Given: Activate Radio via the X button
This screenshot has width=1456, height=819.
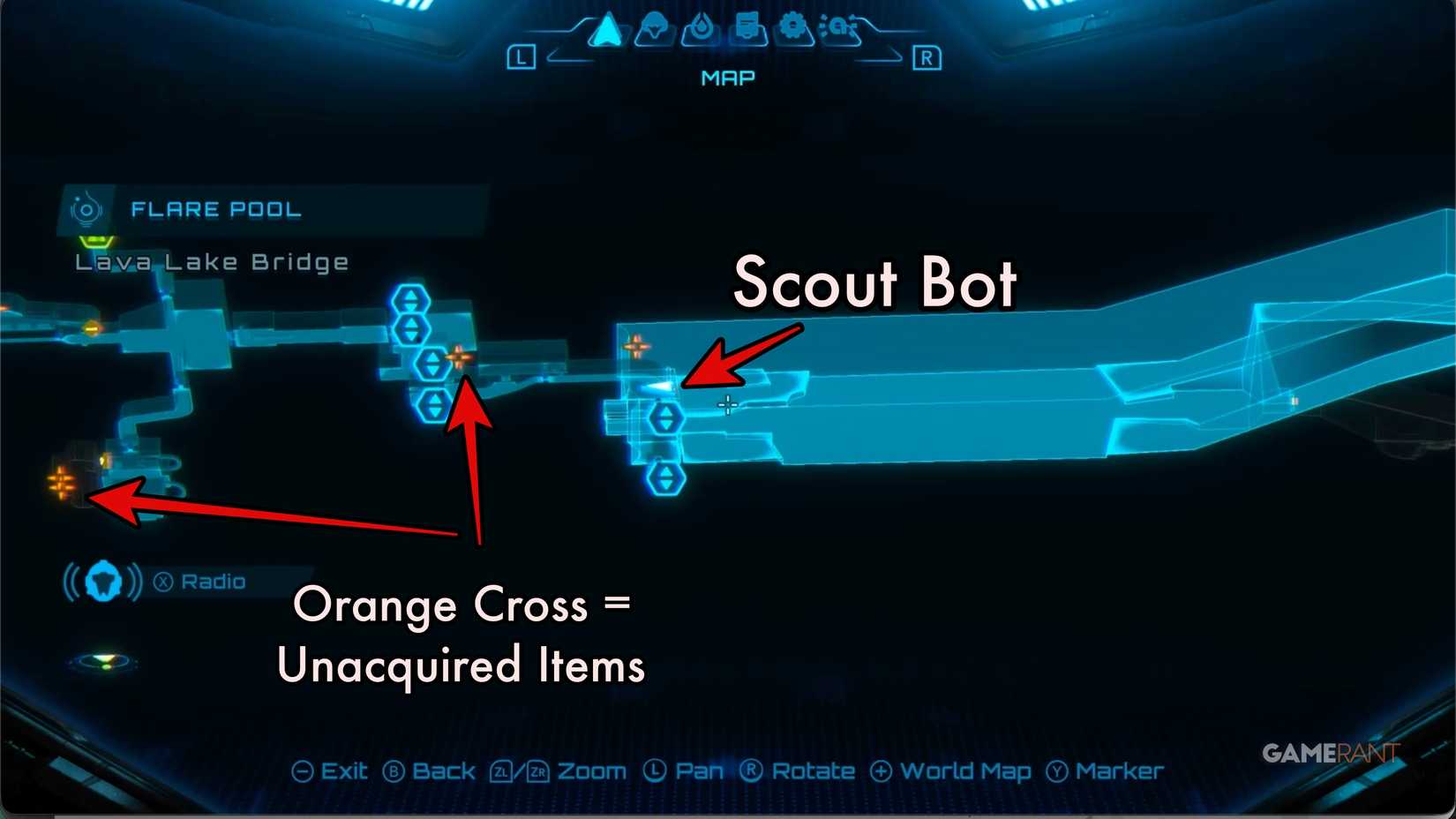Looking at the screenshot, I should click(161, 581).
